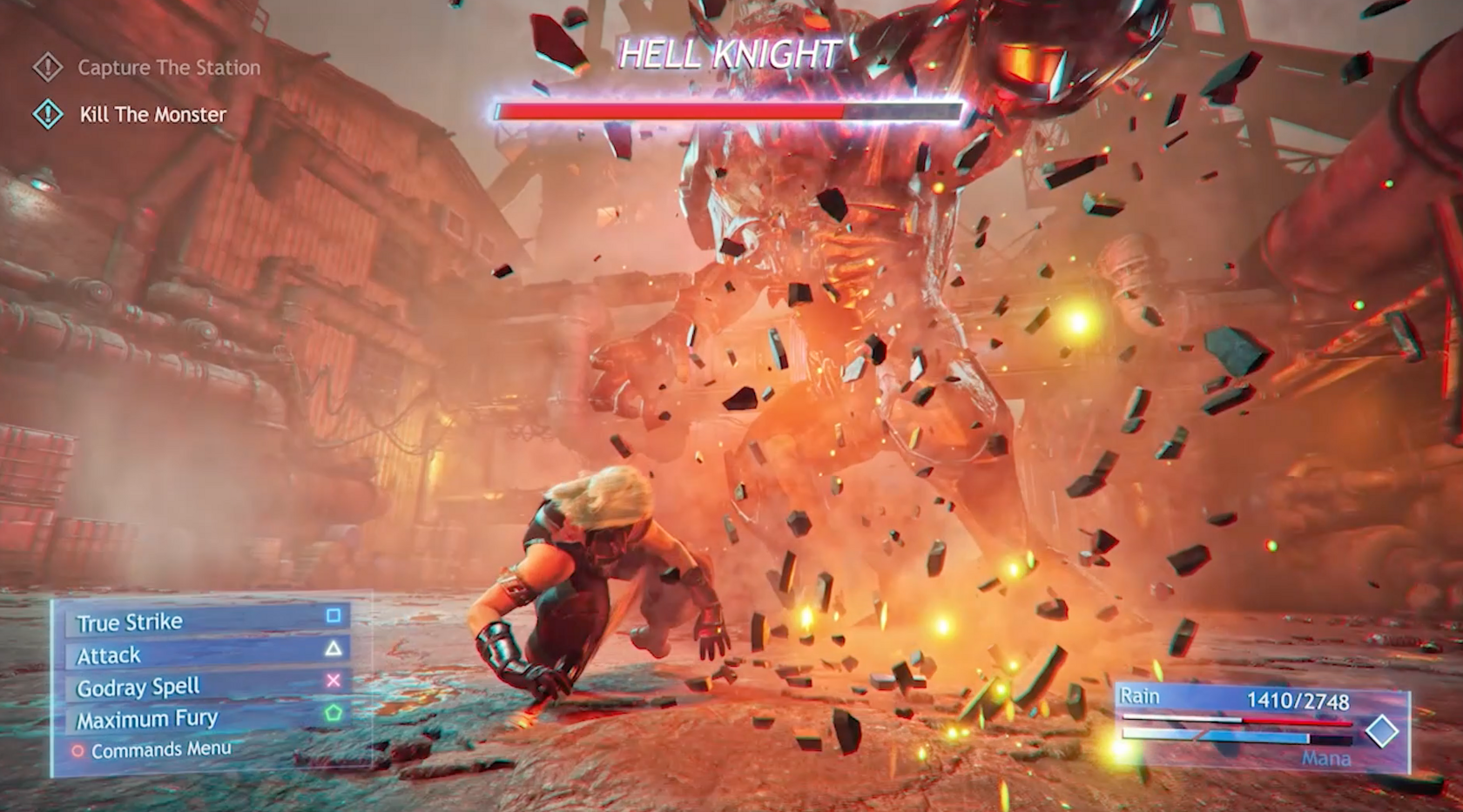Click the diamond icon on Rain's panel
Viewport: 1463px width, 812px height.
[x=1381, y=731]
